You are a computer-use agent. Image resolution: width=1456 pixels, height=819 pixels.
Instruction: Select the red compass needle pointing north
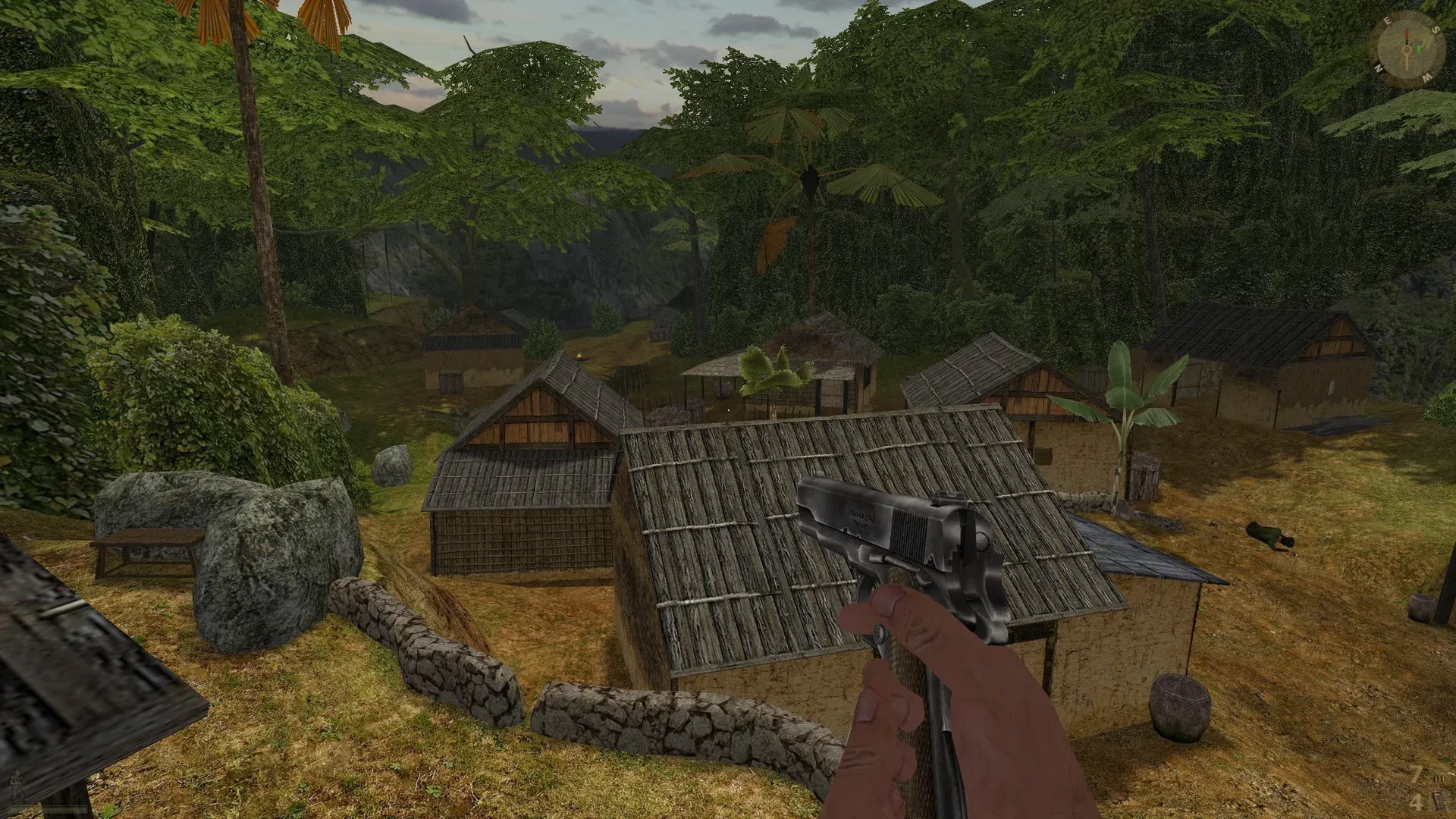point(1407,34)
